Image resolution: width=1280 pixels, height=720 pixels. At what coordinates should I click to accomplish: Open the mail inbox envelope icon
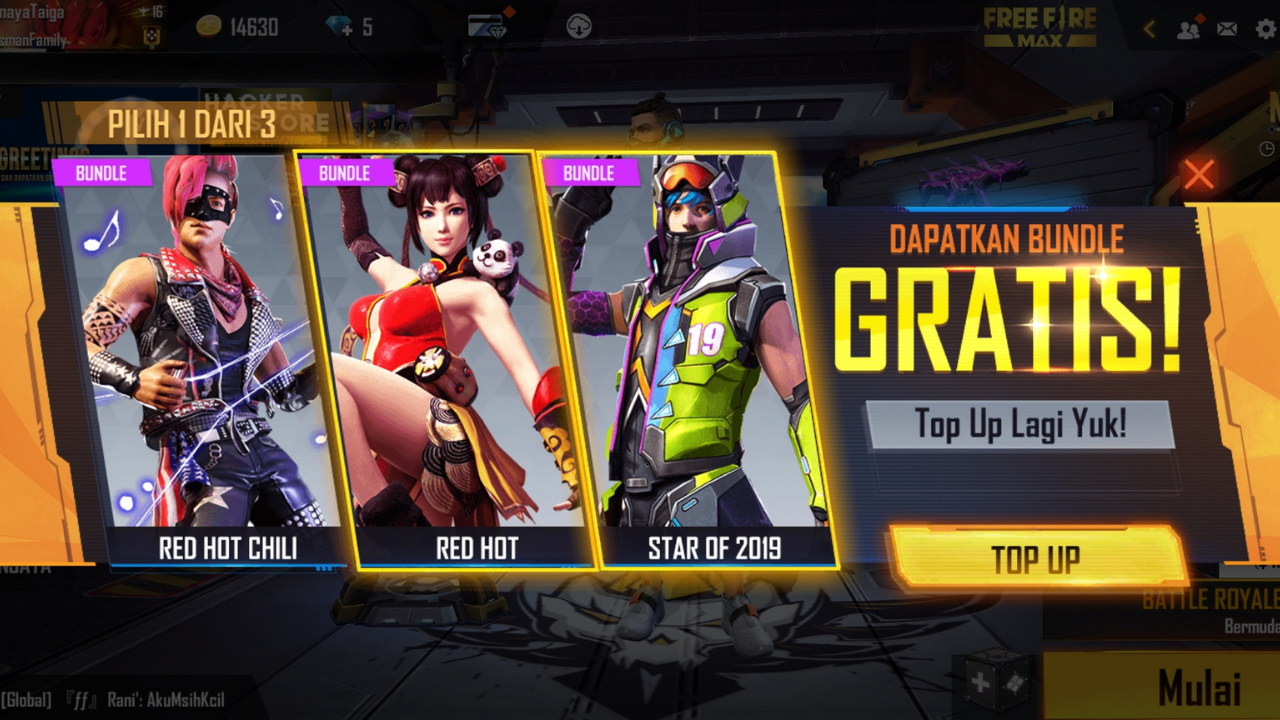(x=1228, y=29)
